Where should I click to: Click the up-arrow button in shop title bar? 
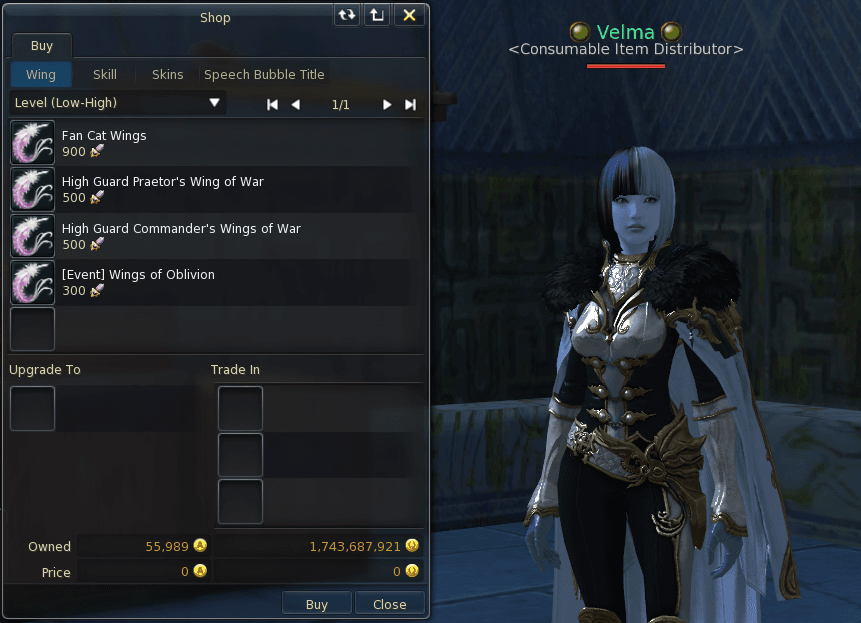tap(376, 15)
